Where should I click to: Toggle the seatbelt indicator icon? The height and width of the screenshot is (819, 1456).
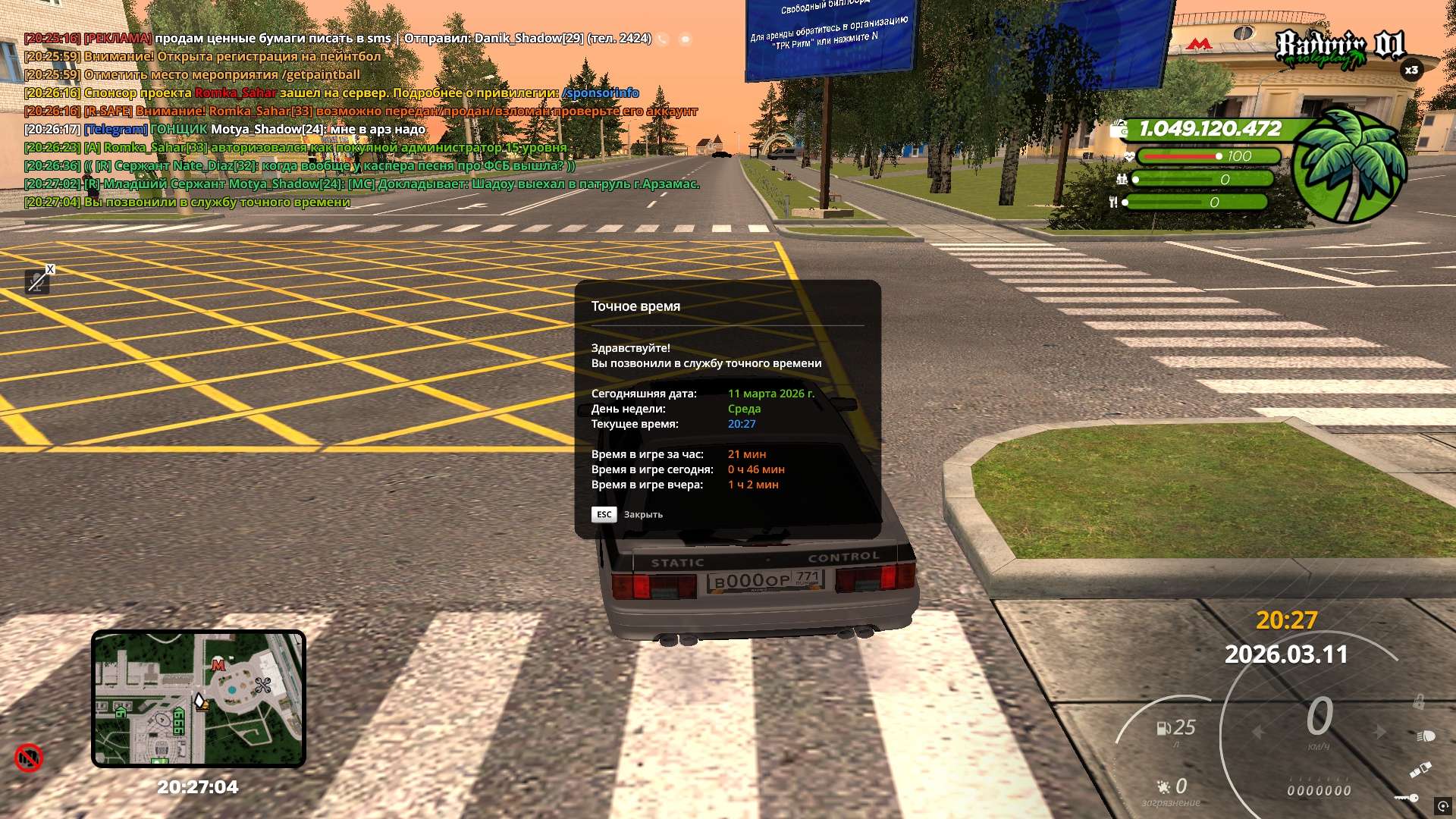point(1420,769)
